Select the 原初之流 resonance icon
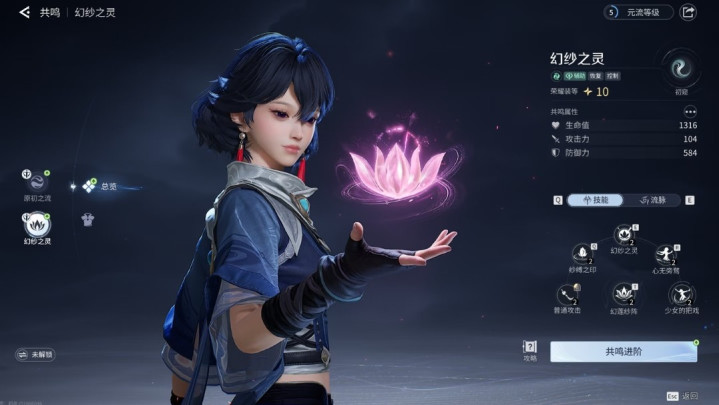 pos(36,181)
